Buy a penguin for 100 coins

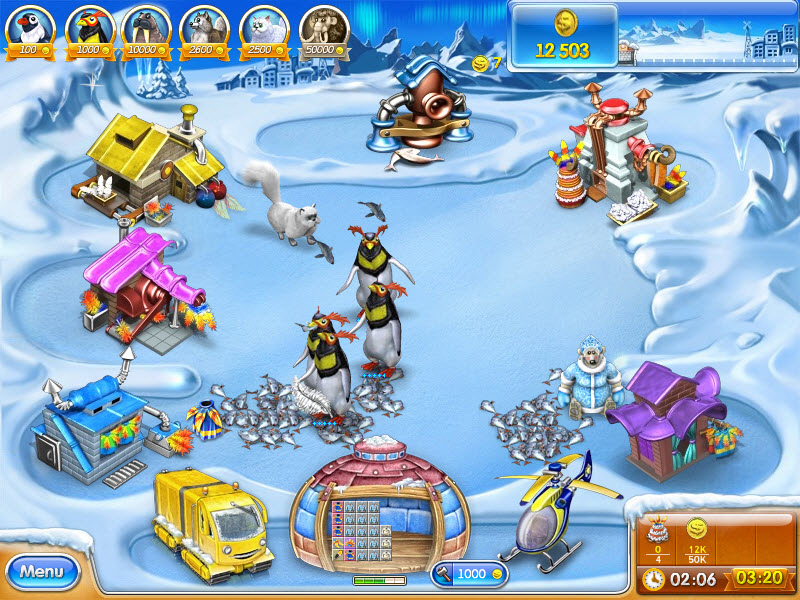pyautogui.click(x=31, y=30)
